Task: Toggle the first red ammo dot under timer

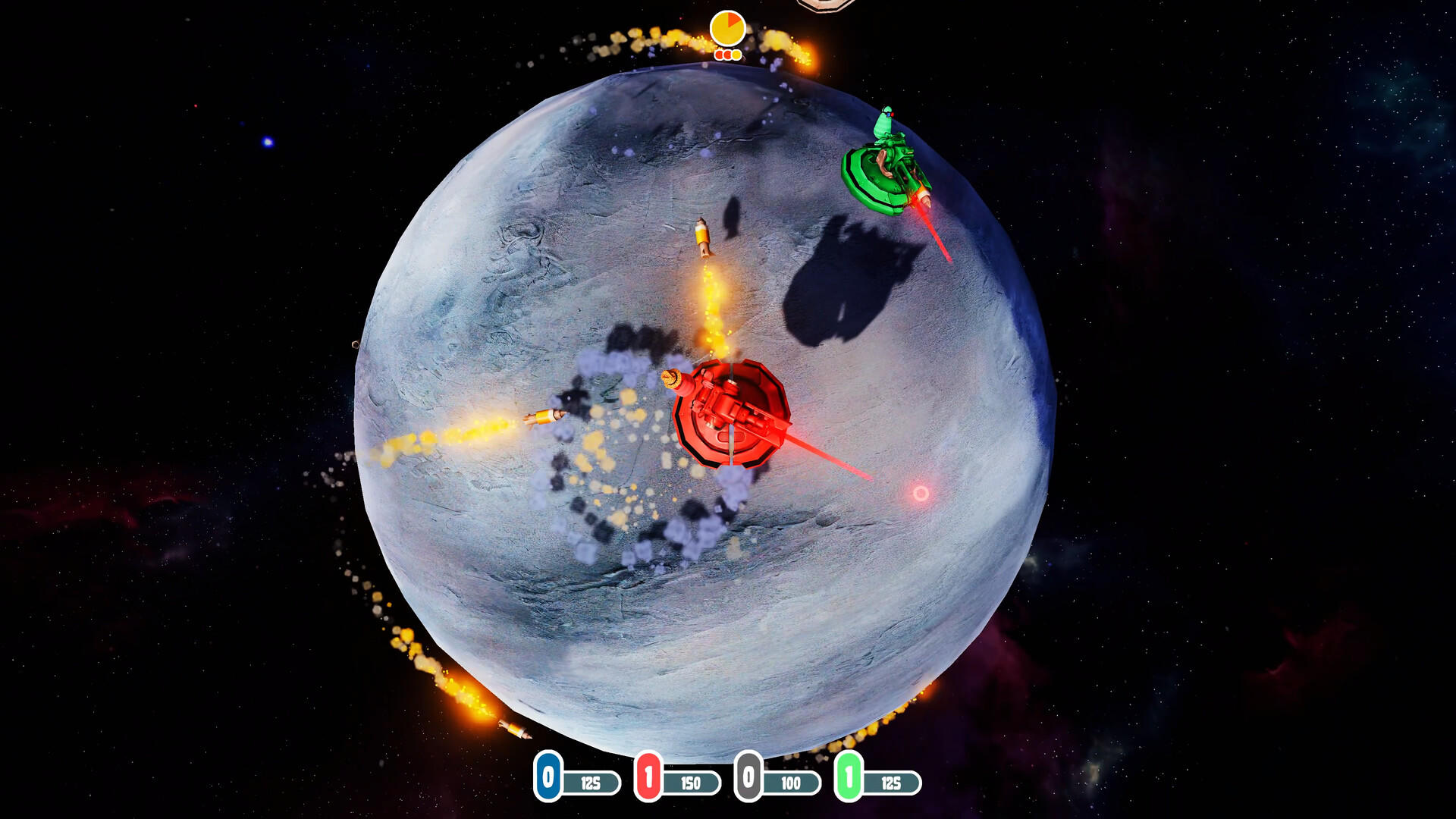Action: point(719,55)
